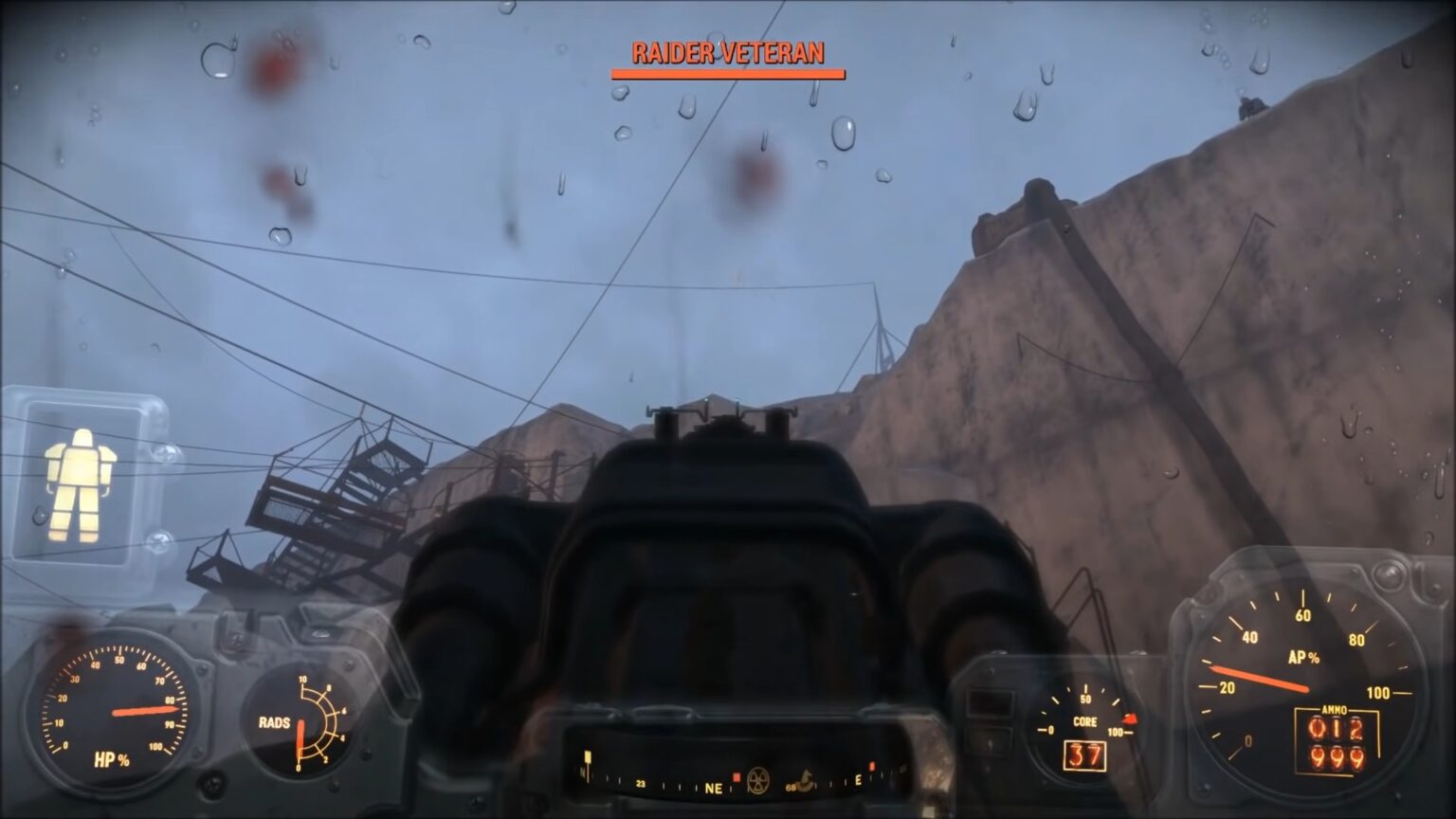The image size is (1456, 819).
Task: Click the RADS meter dial
Action: point(301,725)
